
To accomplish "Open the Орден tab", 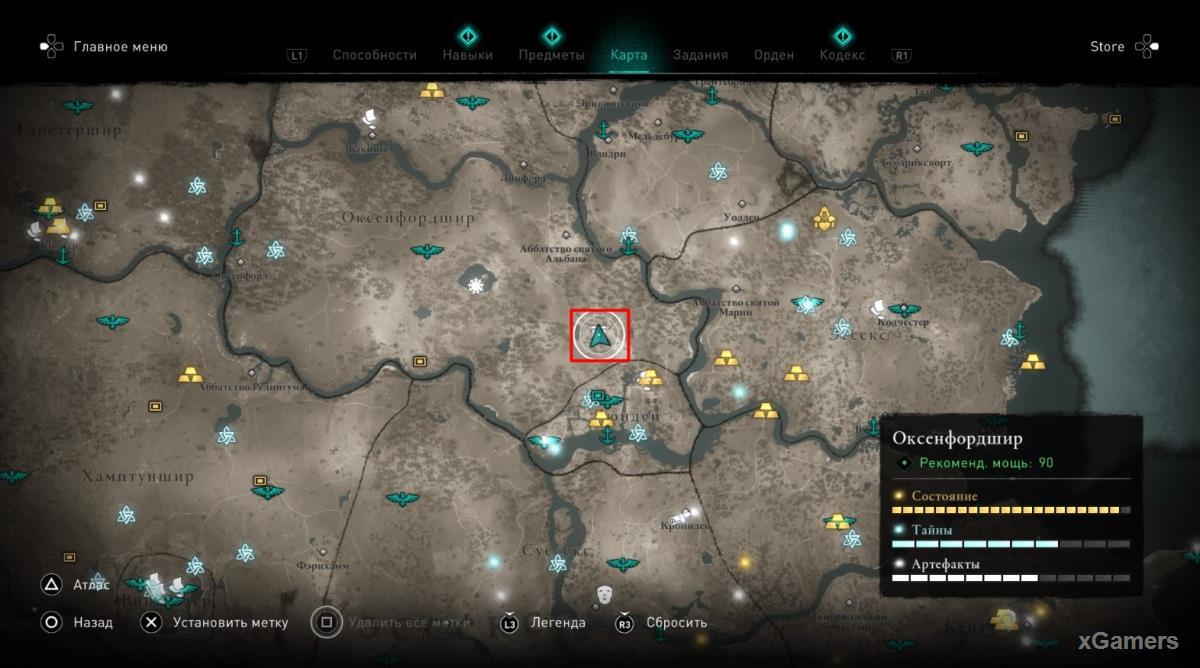I will [774, 55].
